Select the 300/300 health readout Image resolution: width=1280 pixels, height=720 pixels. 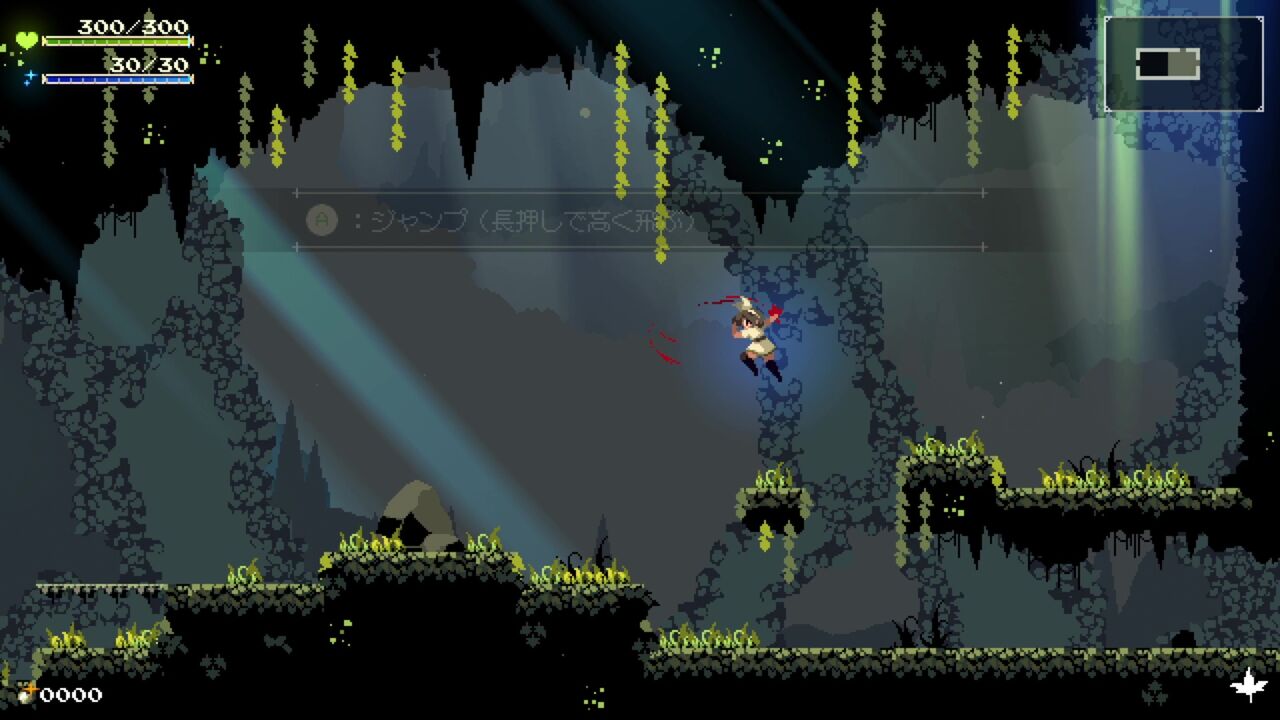pos(132,27)
